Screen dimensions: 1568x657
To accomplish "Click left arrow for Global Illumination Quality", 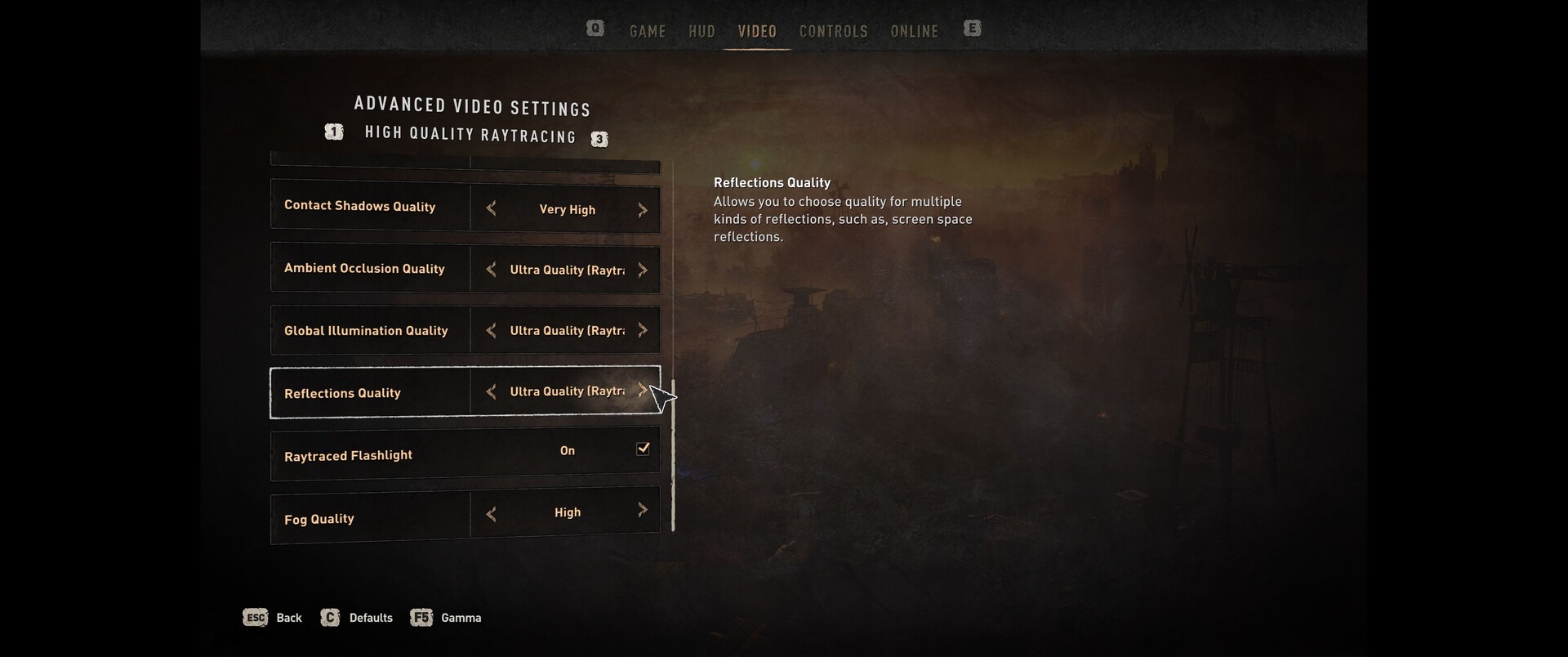I will point(491,330).
